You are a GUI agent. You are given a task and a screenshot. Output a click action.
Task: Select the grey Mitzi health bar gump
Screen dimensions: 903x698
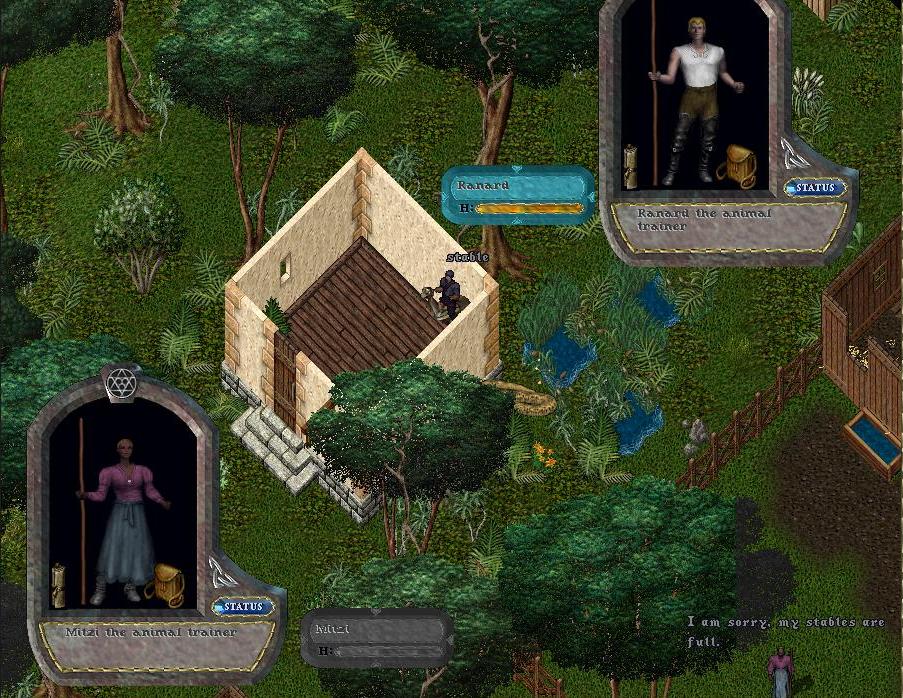tap(376, 638)
